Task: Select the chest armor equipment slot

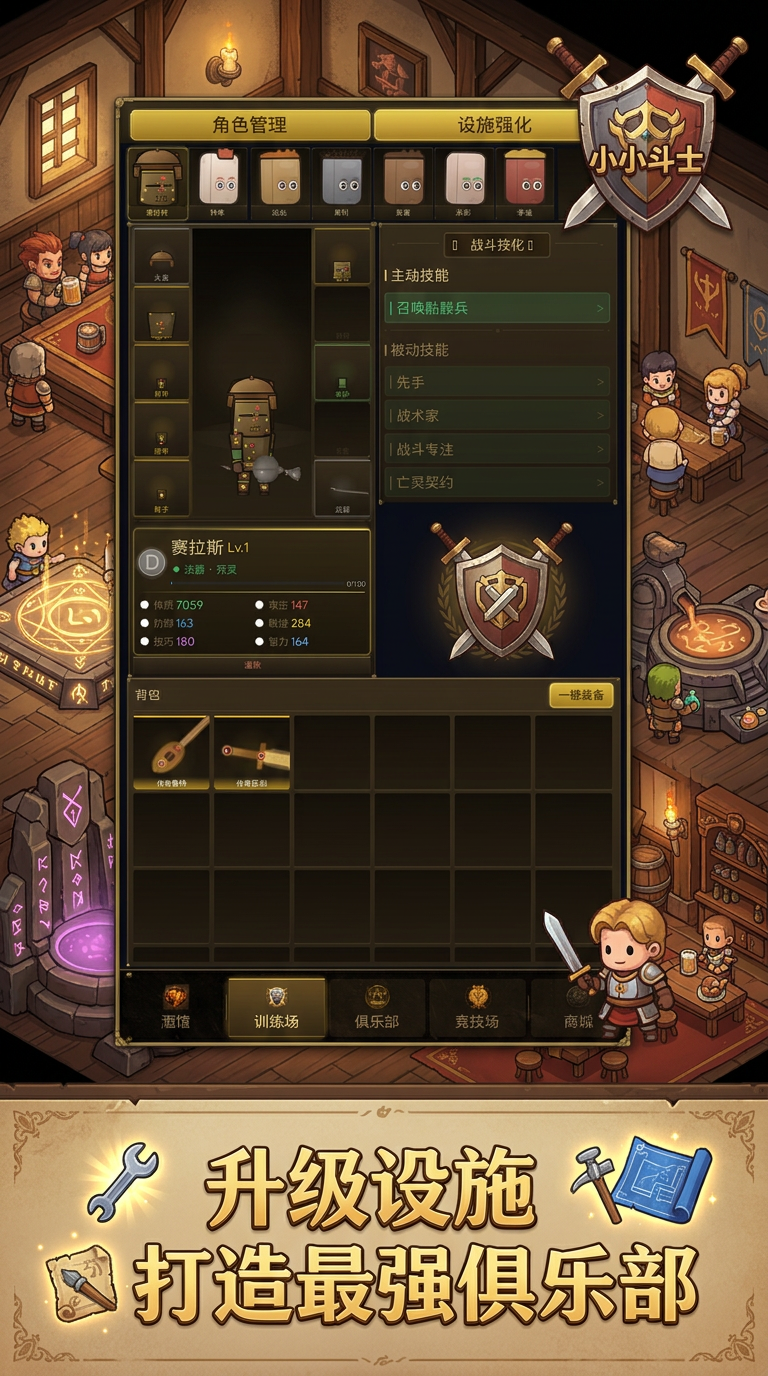Action: (x=161, y=314)
